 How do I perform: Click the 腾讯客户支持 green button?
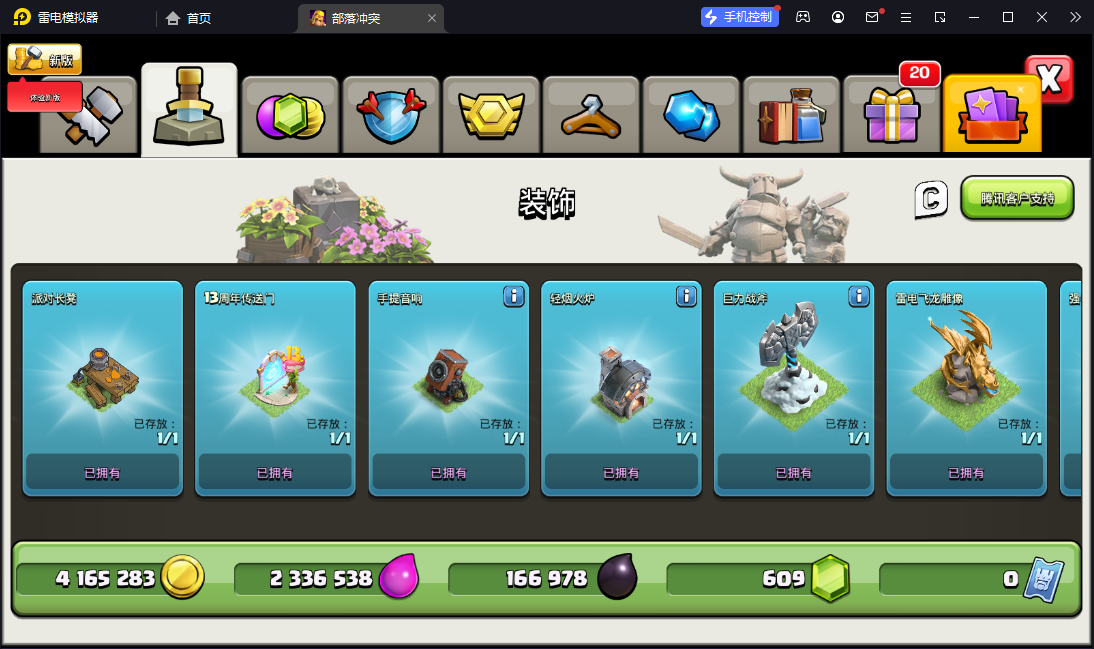[1017, 198]
